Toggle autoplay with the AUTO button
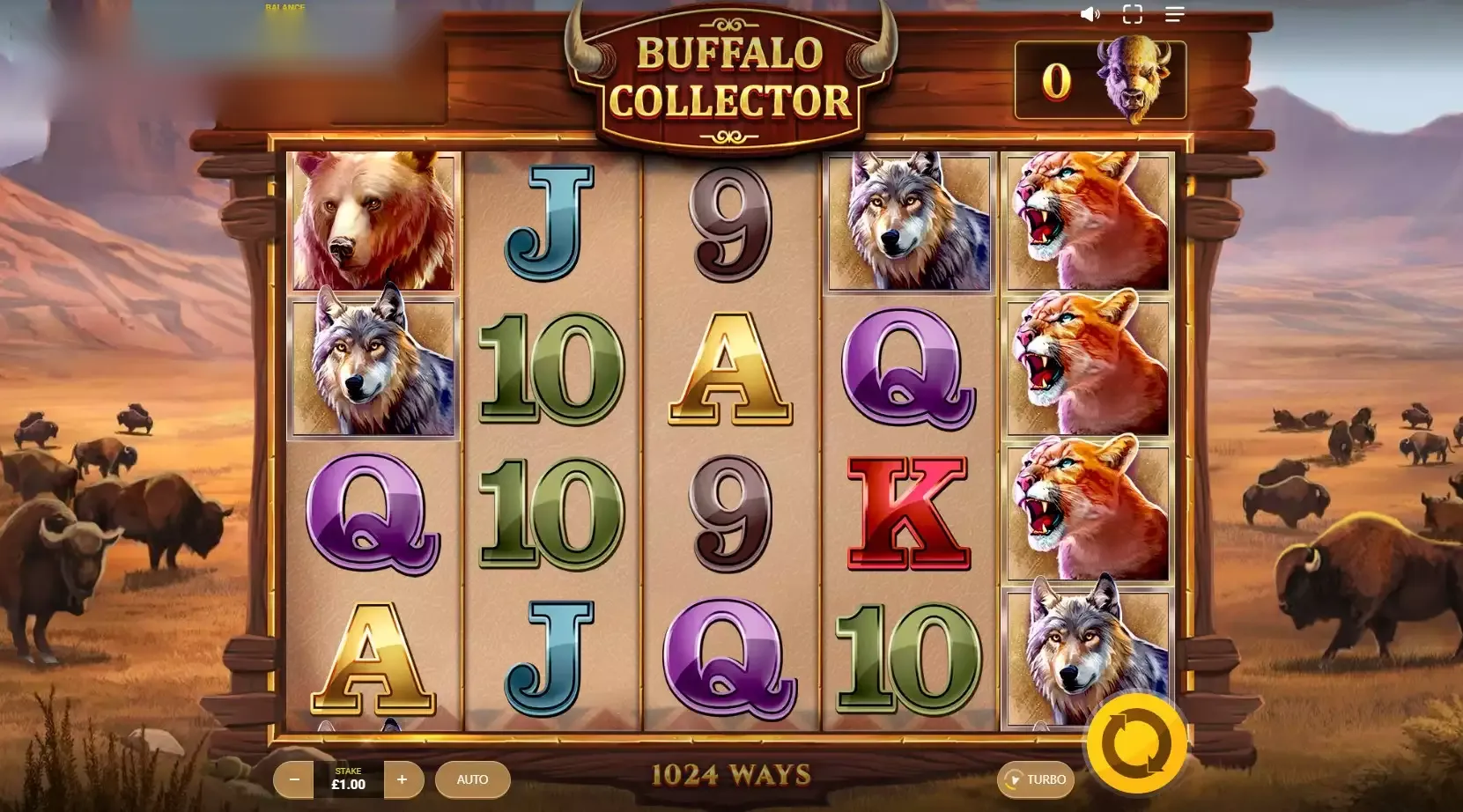This screenshot has height=812, width=1463. point(473,779)
